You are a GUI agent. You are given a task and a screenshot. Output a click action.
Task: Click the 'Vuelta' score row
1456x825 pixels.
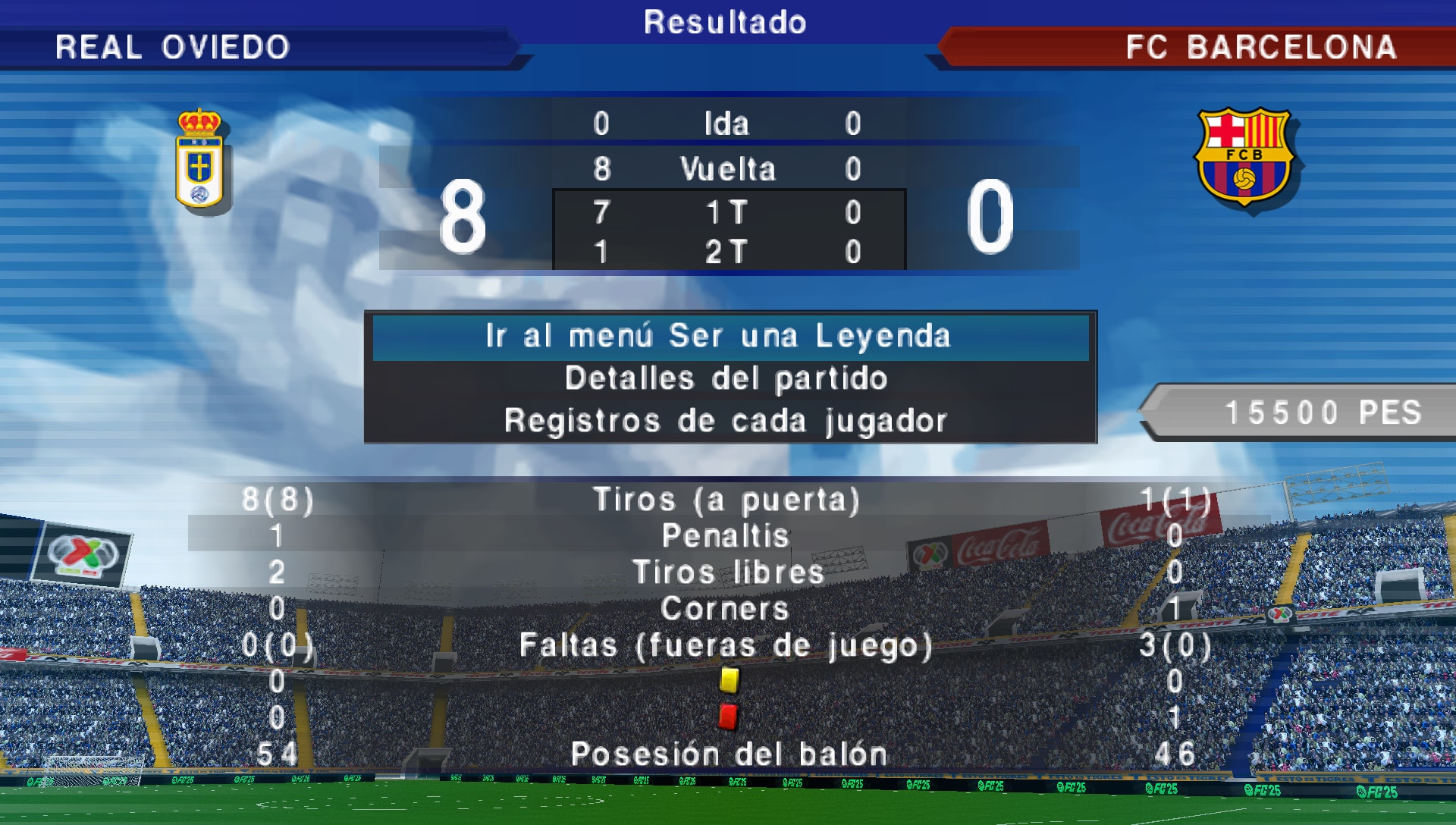click(726, 168)
